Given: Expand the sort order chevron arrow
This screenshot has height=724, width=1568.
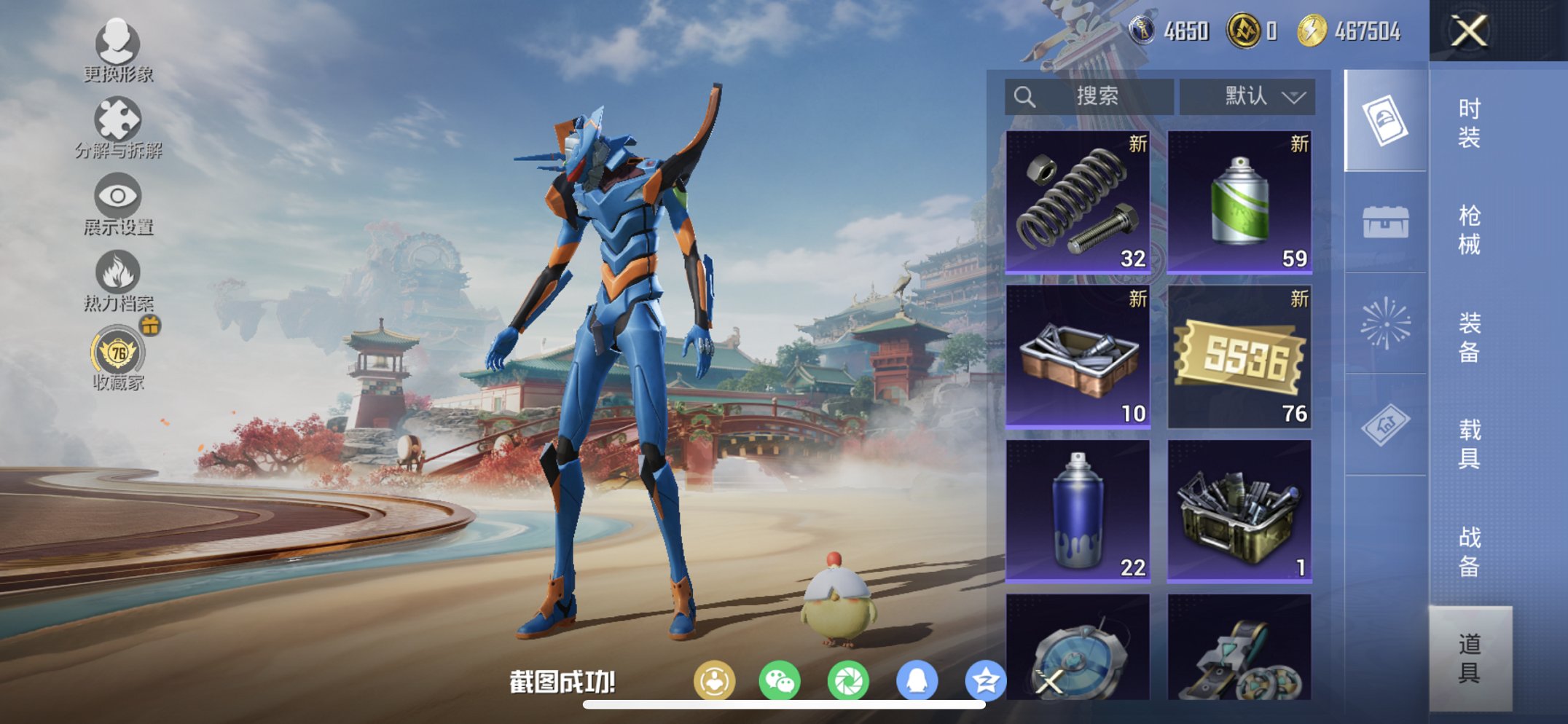Looking at the screenshot, I should click(1293, 97).
